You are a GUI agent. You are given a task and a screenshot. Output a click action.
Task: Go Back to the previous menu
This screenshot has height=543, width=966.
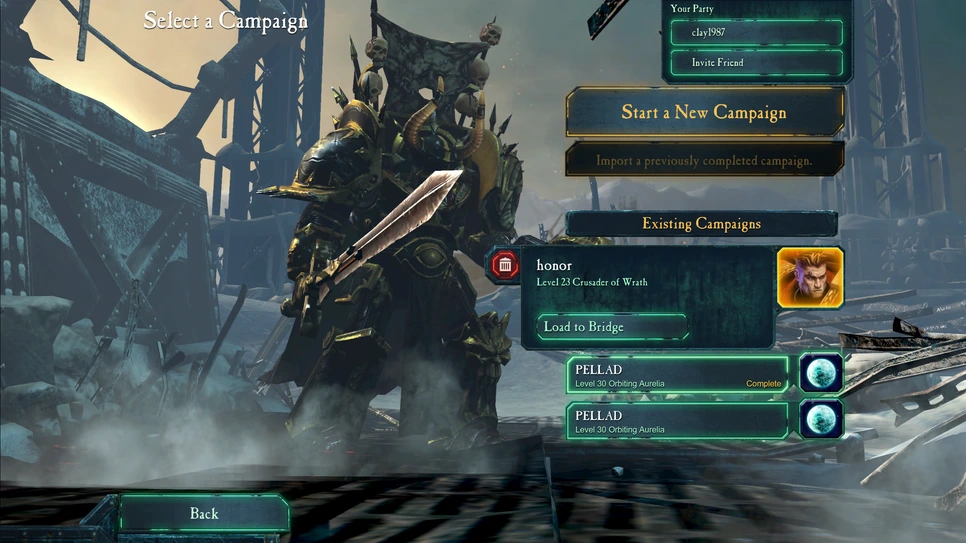204,513
